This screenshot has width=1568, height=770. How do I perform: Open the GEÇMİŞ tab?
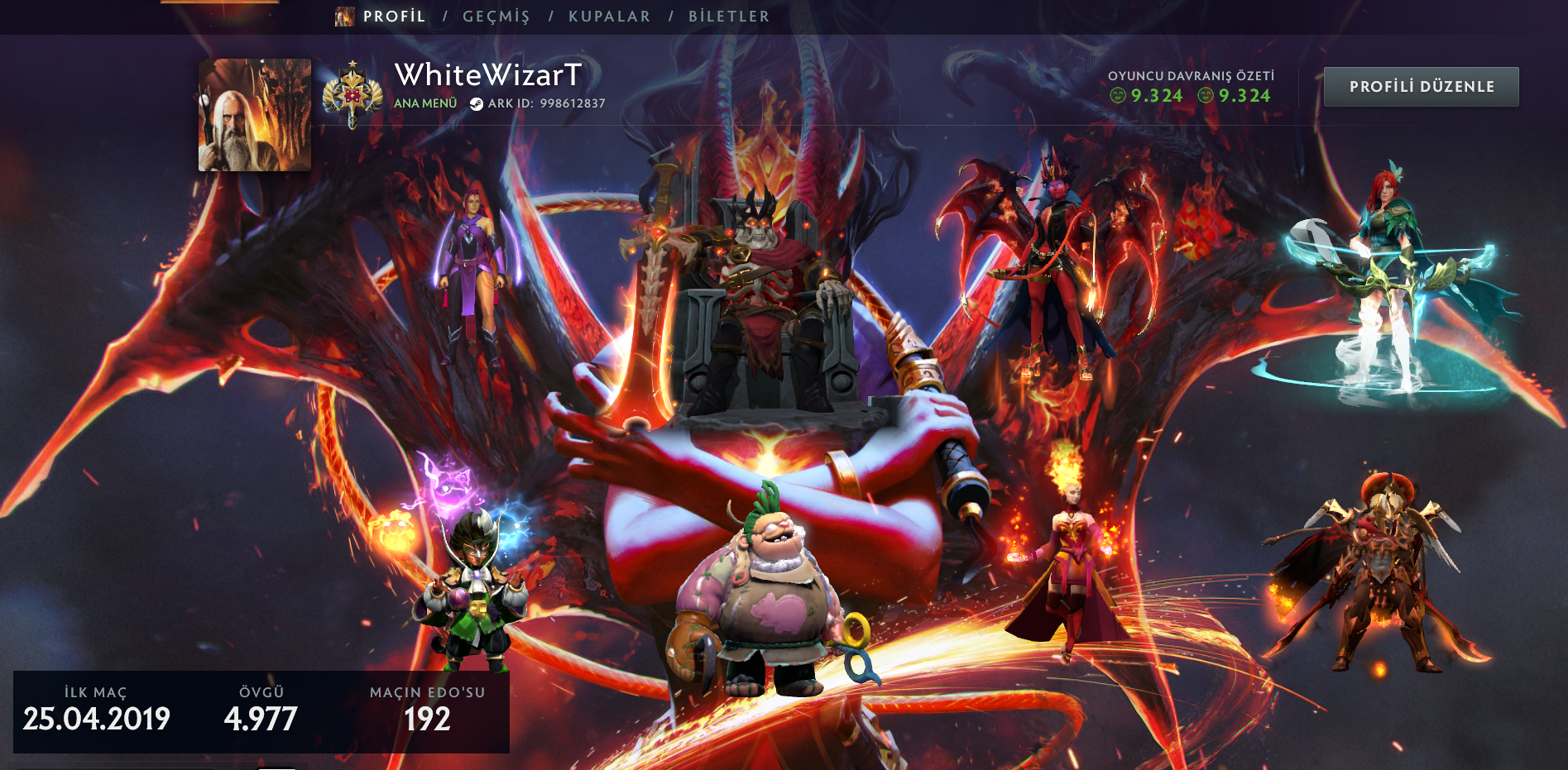tap(496, 17)
